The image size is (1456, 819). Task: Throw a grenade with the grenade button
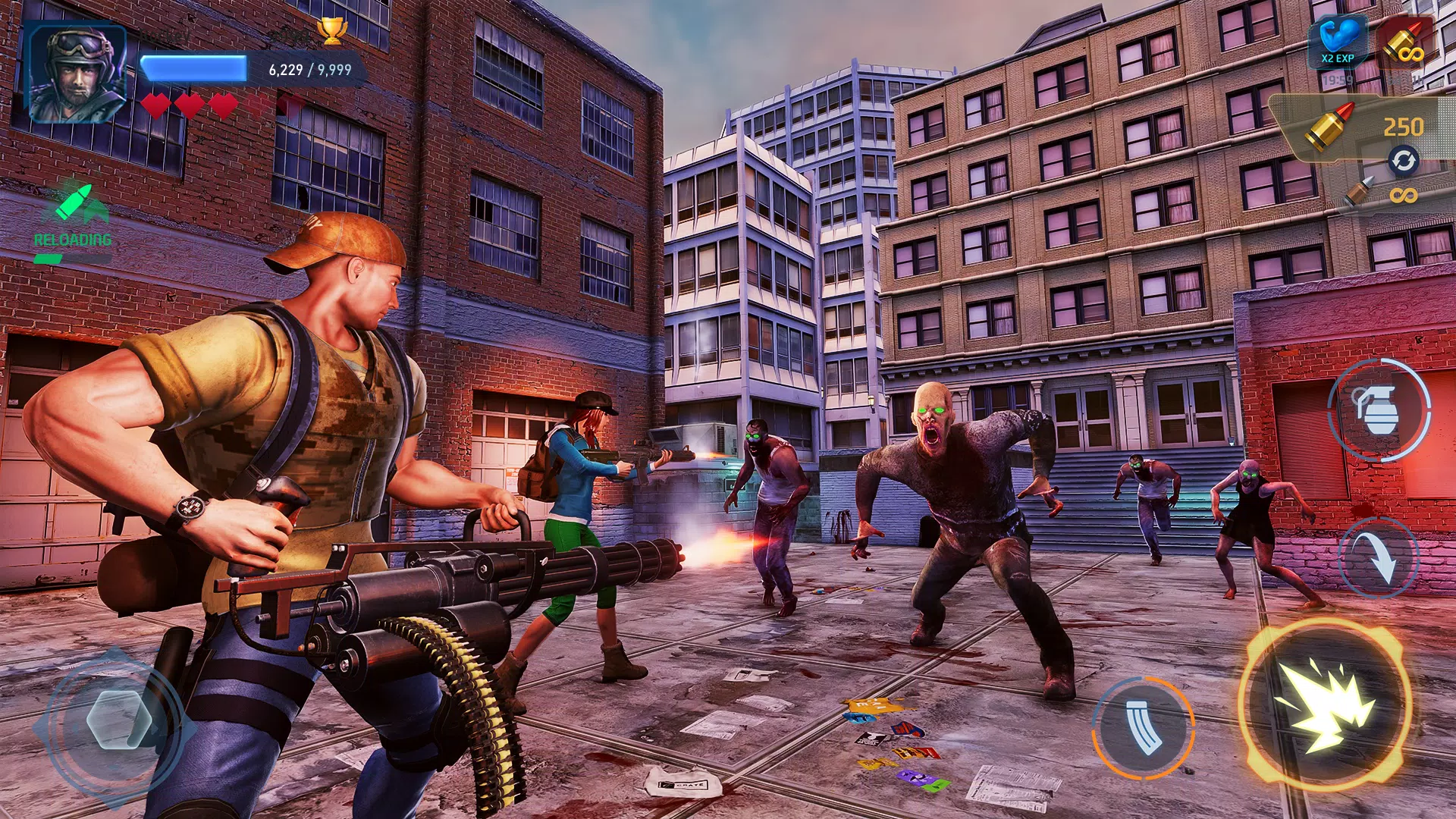point(1378,410)
